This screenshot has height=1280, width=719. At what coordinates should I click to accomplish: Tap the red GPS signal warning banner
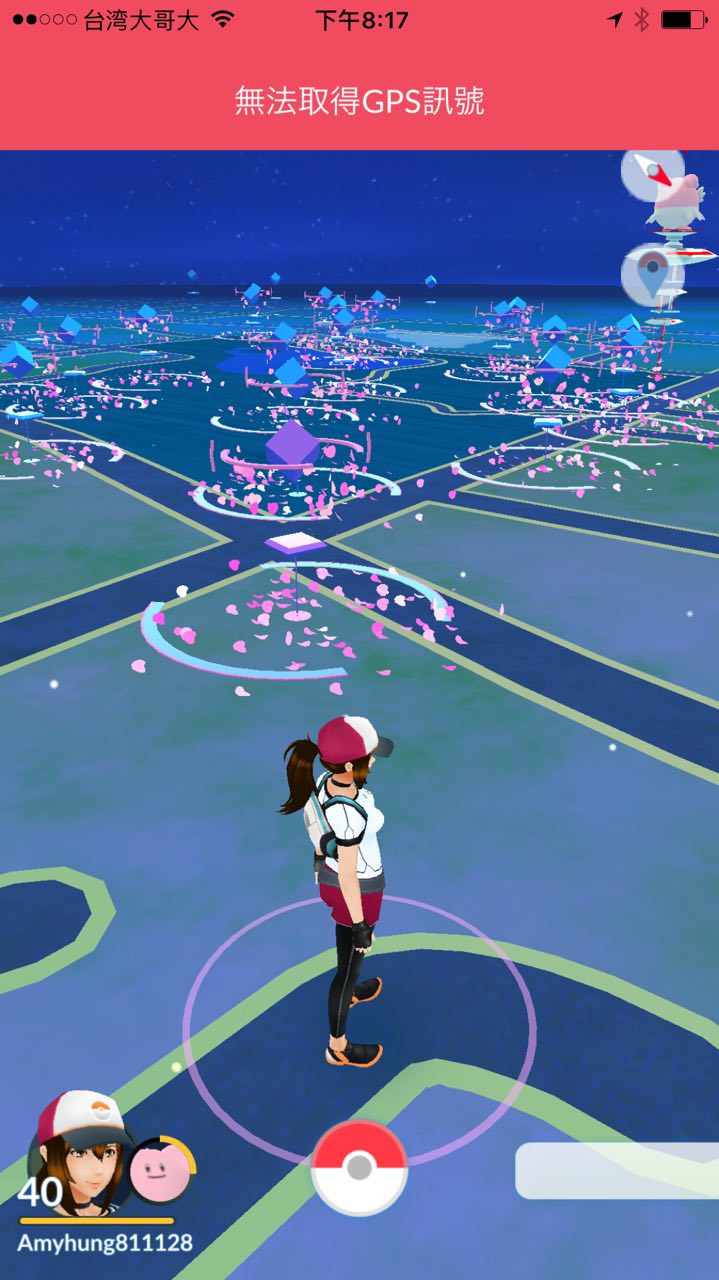pyautogui.click(x=359, y=100)
